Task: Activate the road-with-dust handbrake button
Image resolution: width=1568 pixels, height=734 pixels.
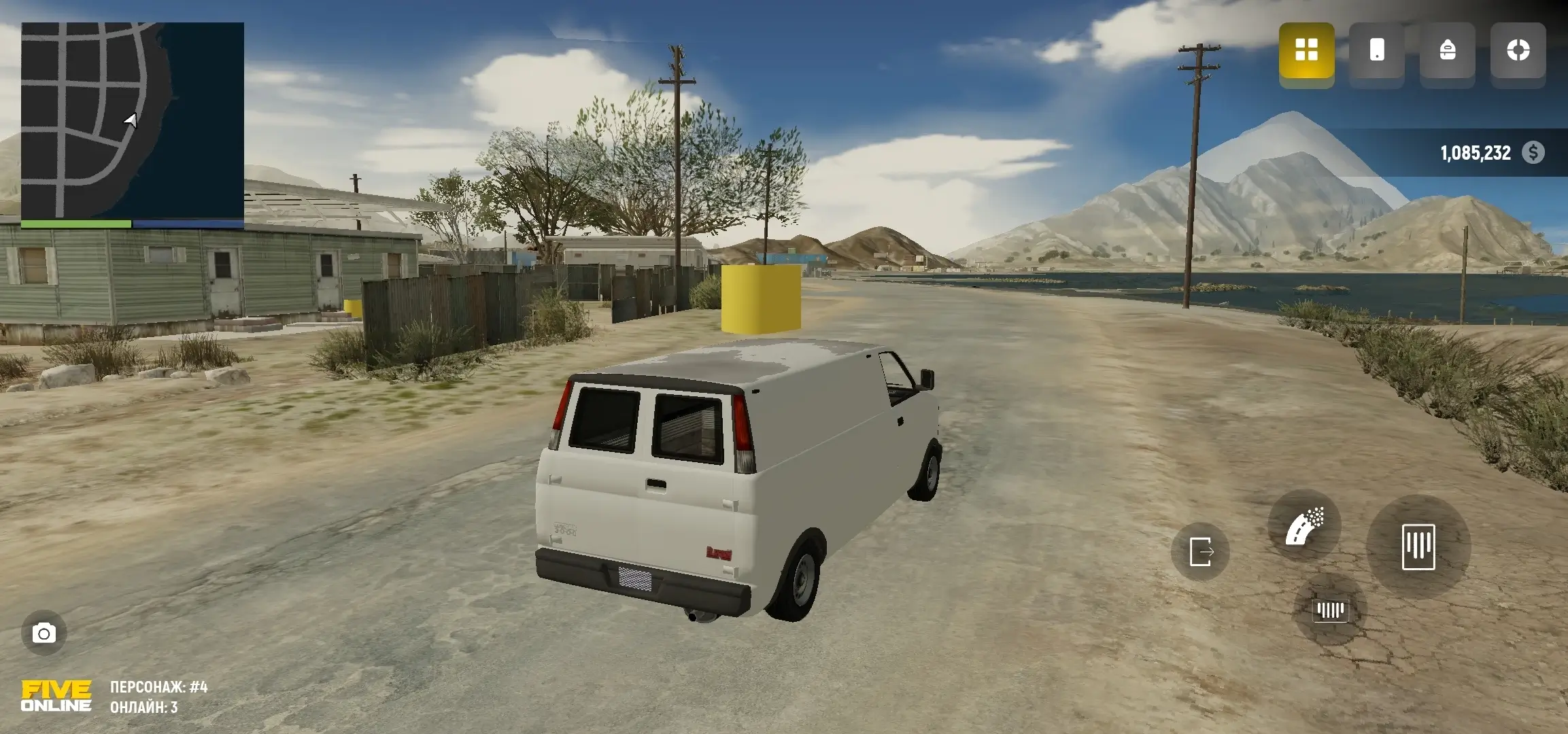Action: pyautogui.click(x=1304, y=527)
